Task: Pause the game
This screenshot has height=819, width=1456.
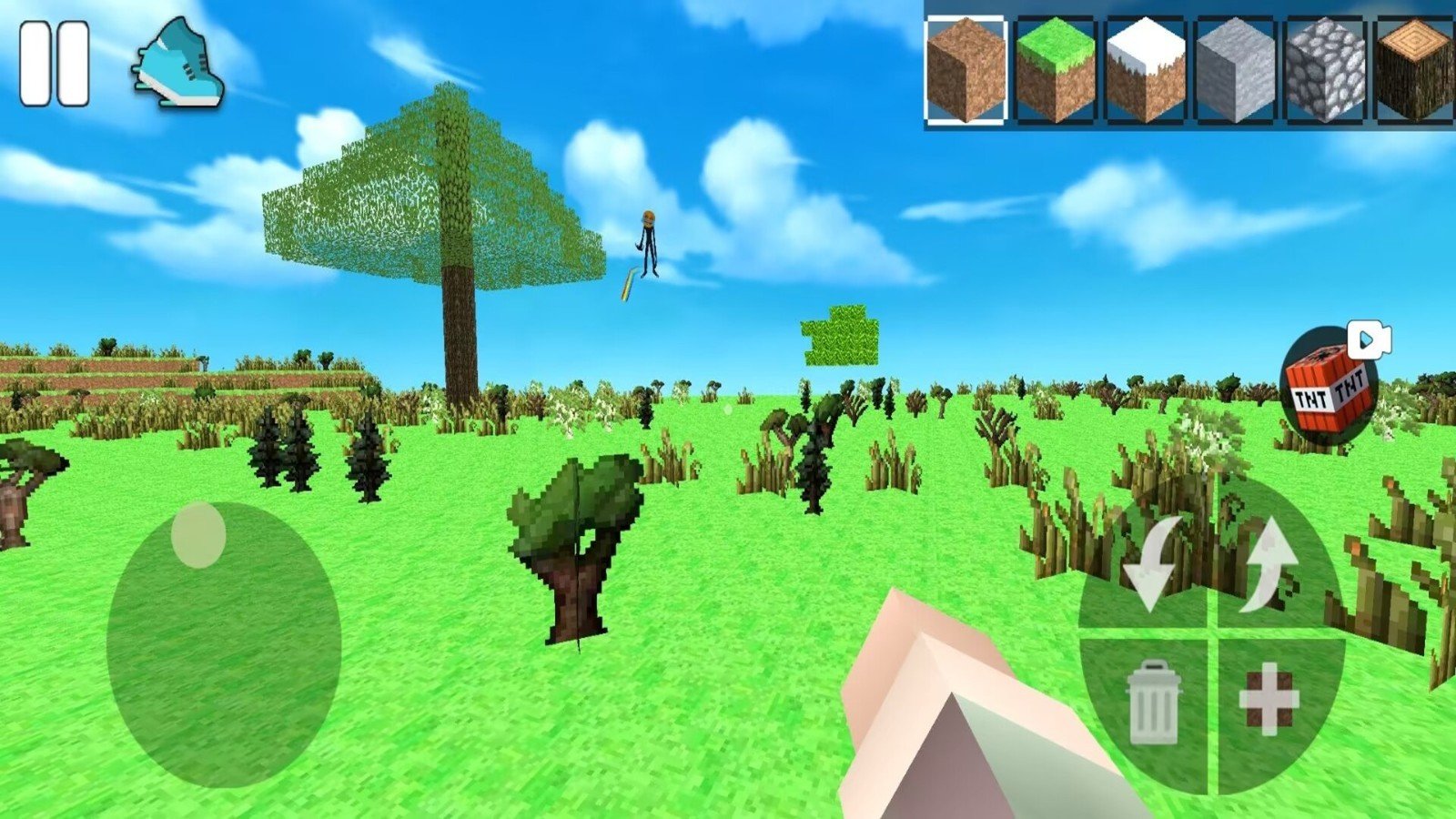Action: 55,65
